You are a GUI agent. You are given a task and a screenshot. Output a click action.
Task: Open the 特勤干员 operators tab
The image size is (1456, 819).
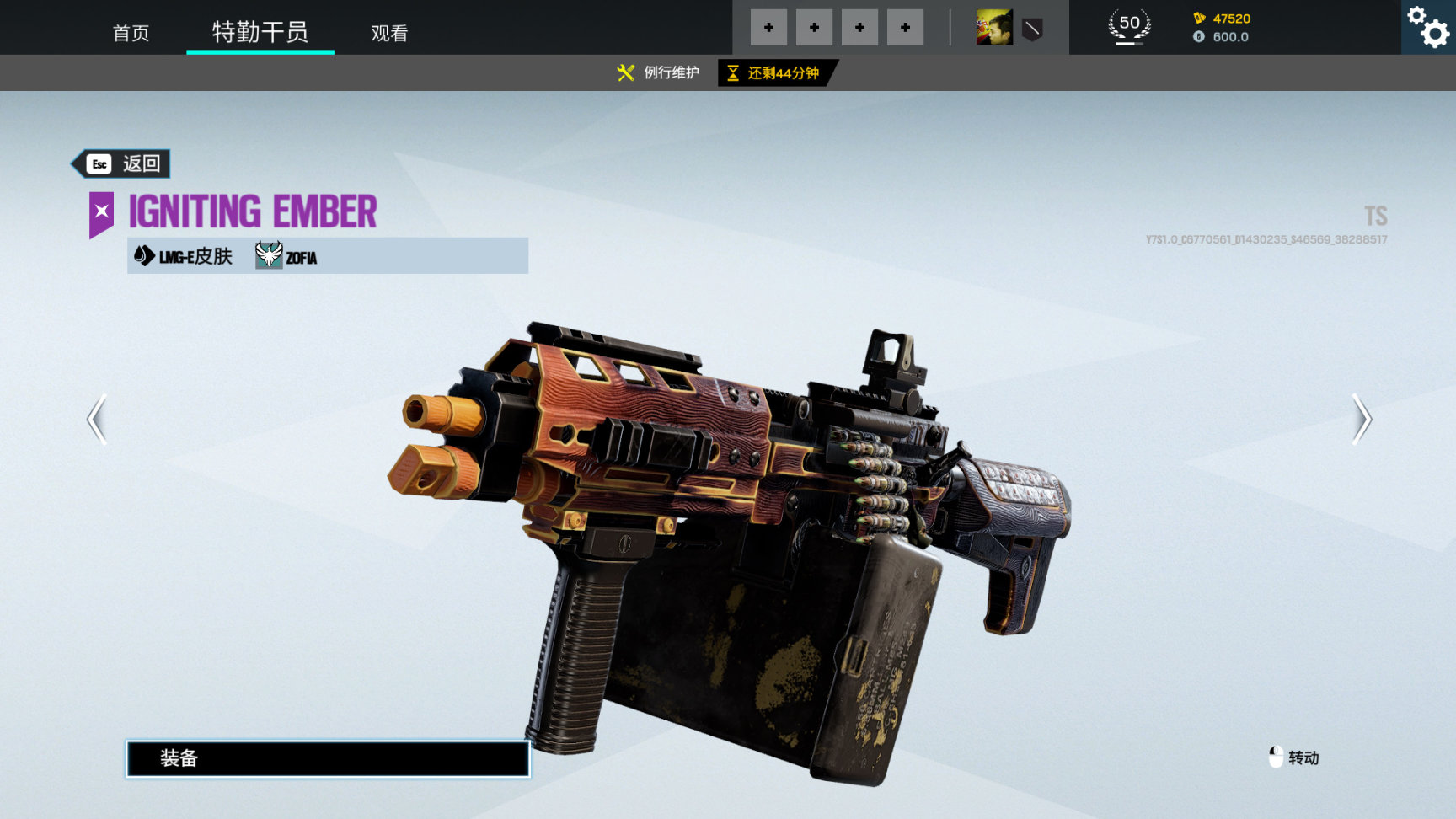[260, 32]
